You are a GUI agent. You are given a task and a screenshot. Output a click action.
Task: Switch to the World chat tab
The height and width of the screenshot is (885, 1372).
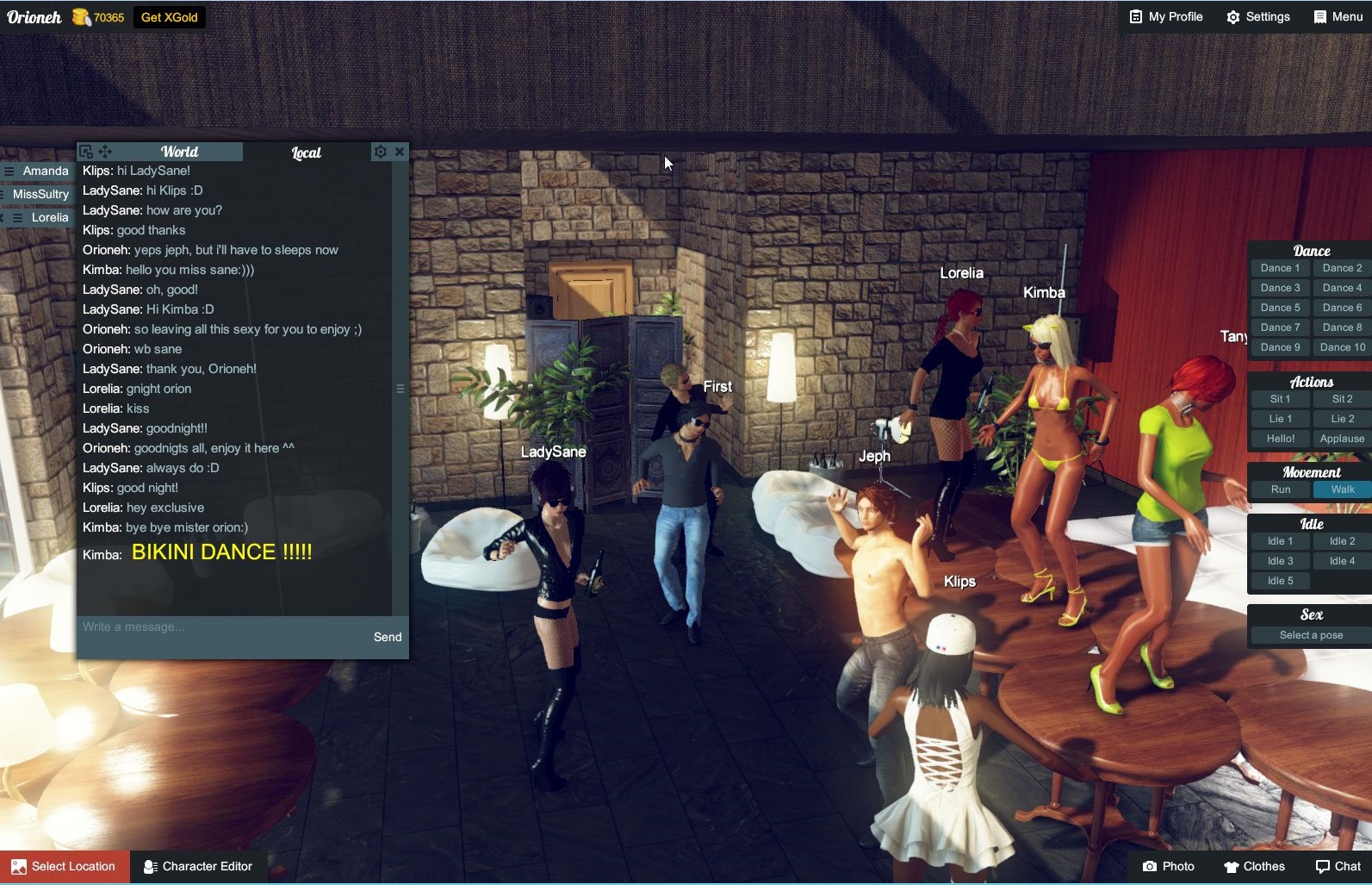(x=180, y=152)
